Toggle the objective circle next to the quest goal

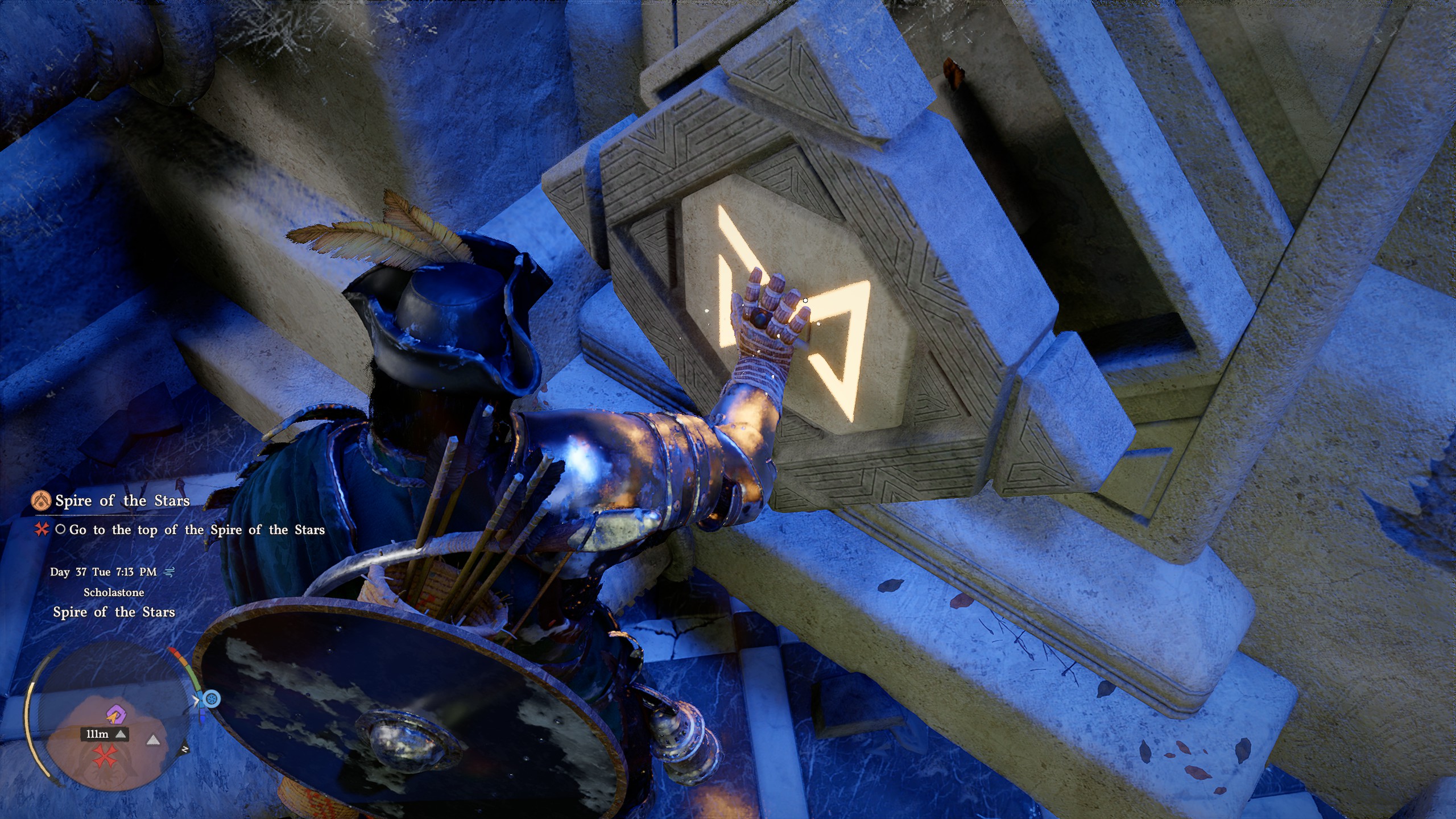pos(61,531)
